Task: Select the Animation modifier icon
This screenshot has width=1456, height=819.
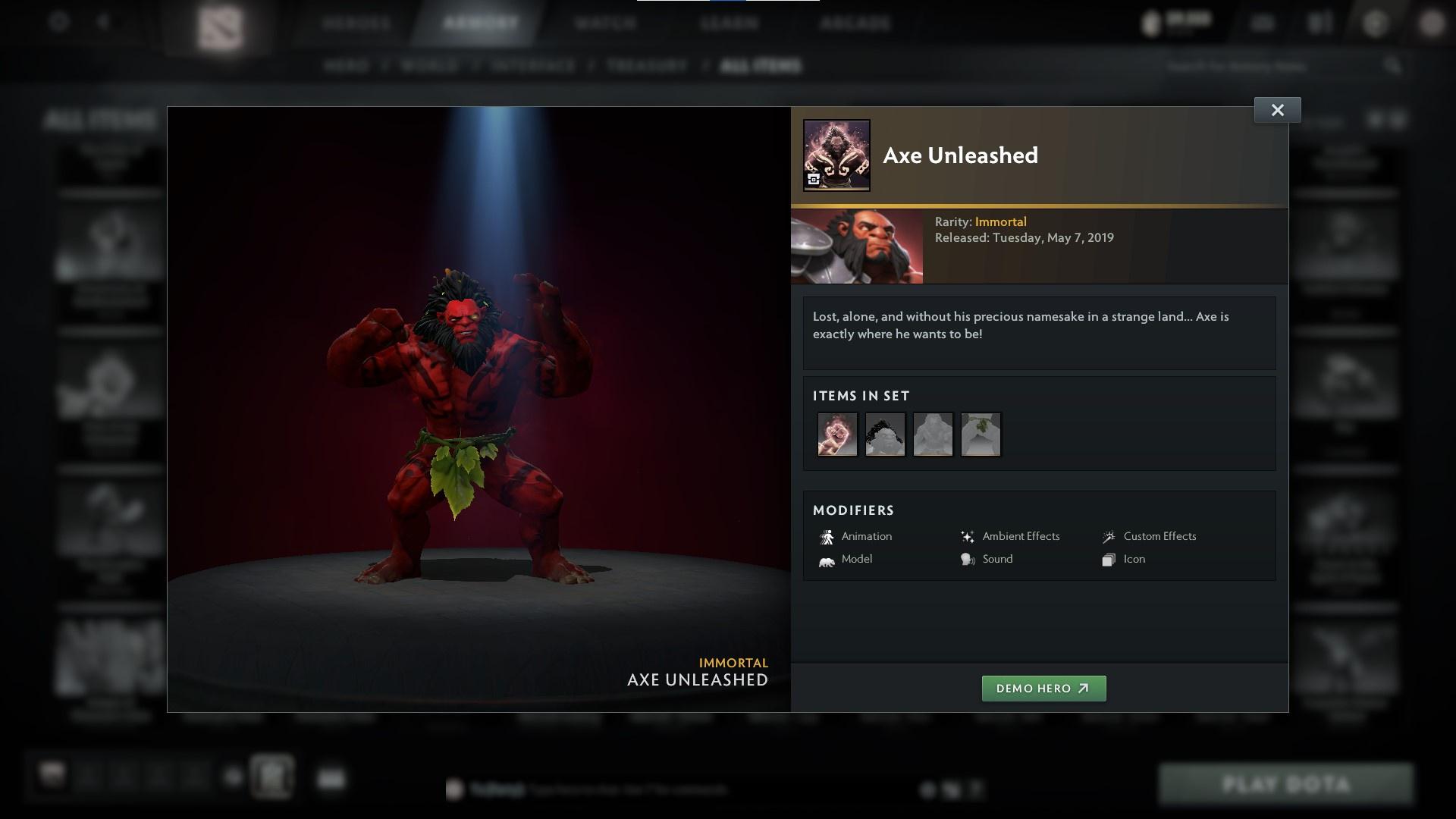Action: (828, 536)
